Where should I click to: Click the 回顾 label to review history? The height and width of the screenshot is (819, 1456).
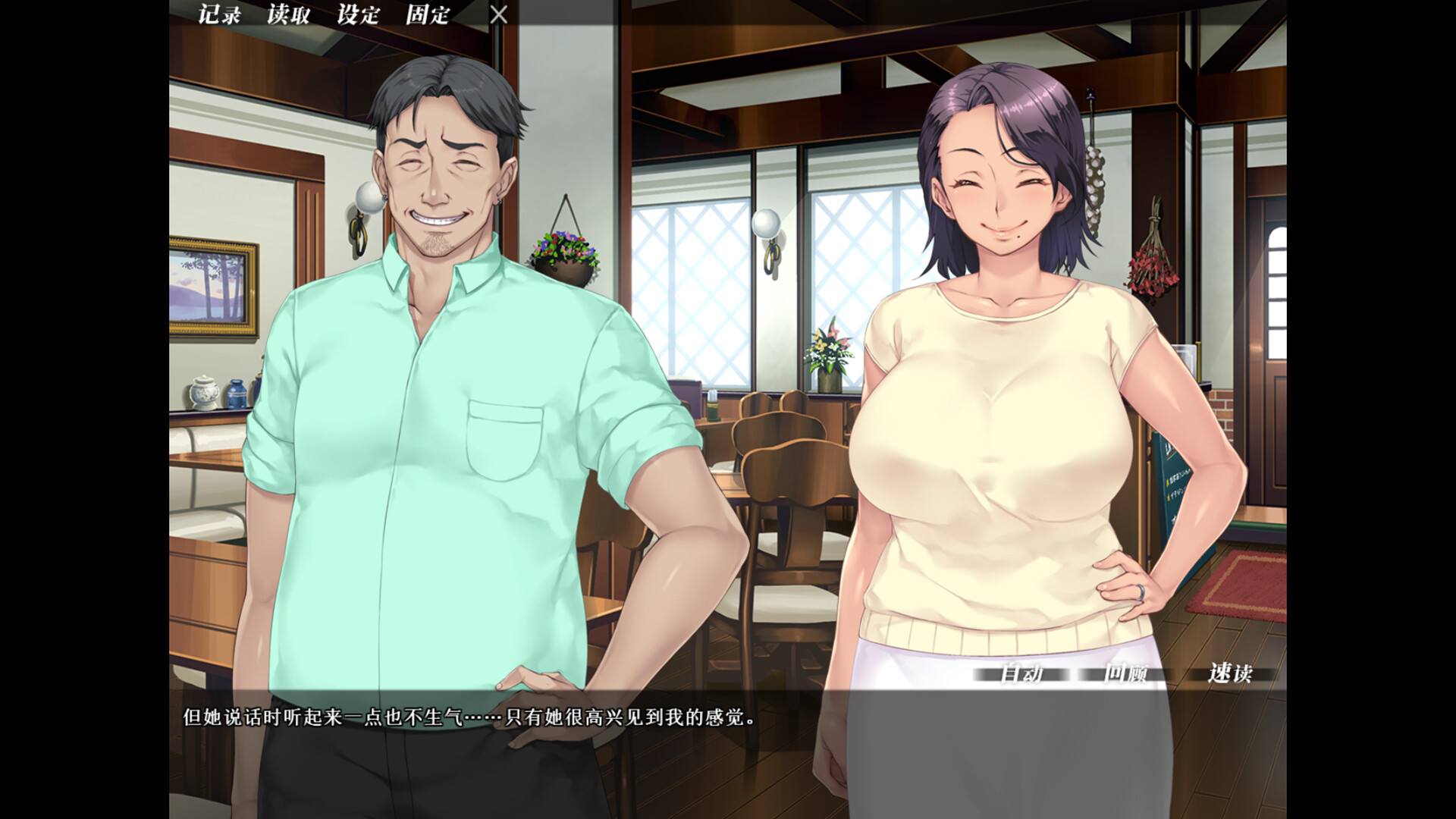click(x=1128, y=672)
